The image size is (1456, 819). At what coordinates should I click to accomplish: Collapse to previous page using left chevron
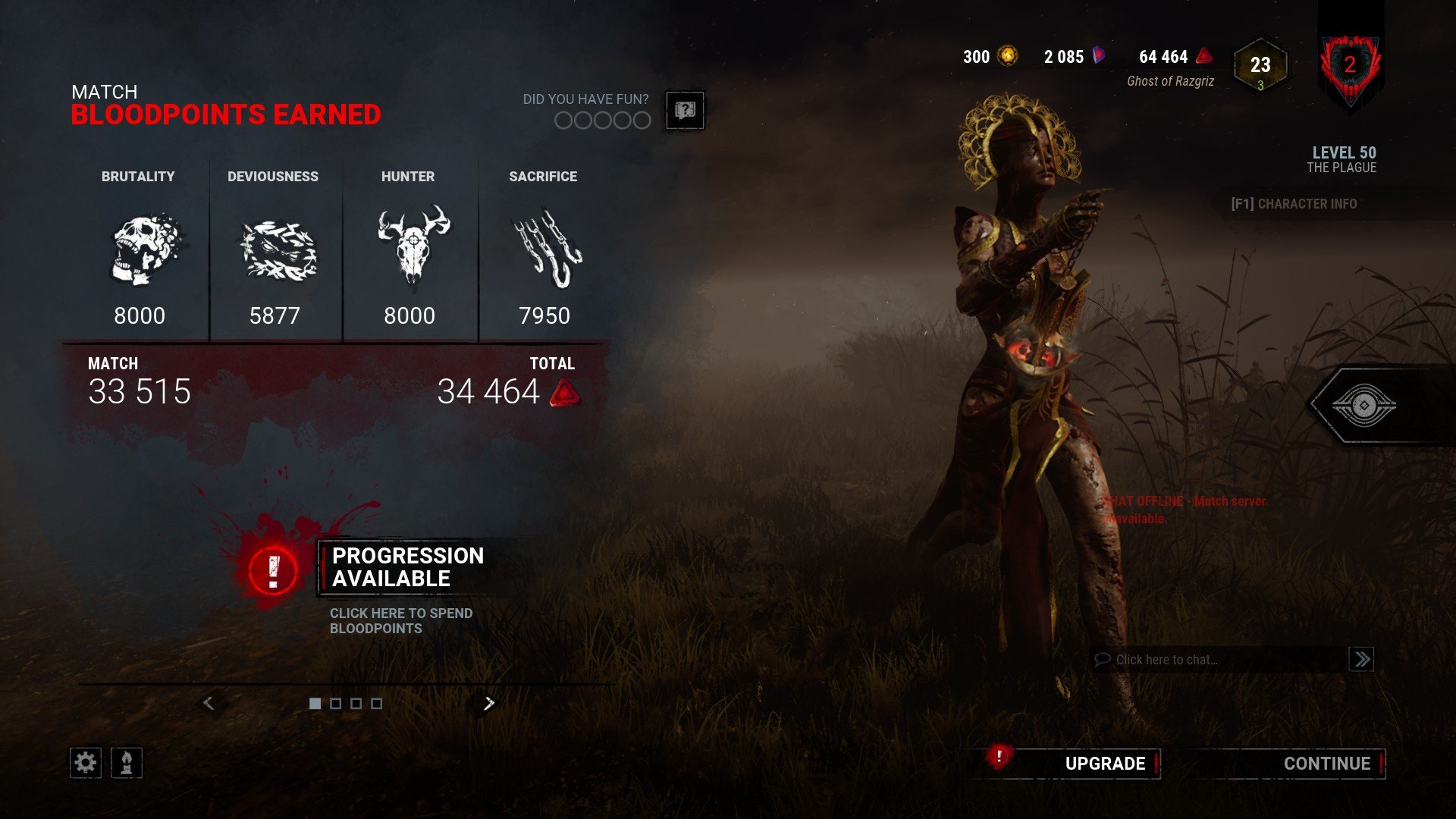pyautogui.click(x=208, y=703)
